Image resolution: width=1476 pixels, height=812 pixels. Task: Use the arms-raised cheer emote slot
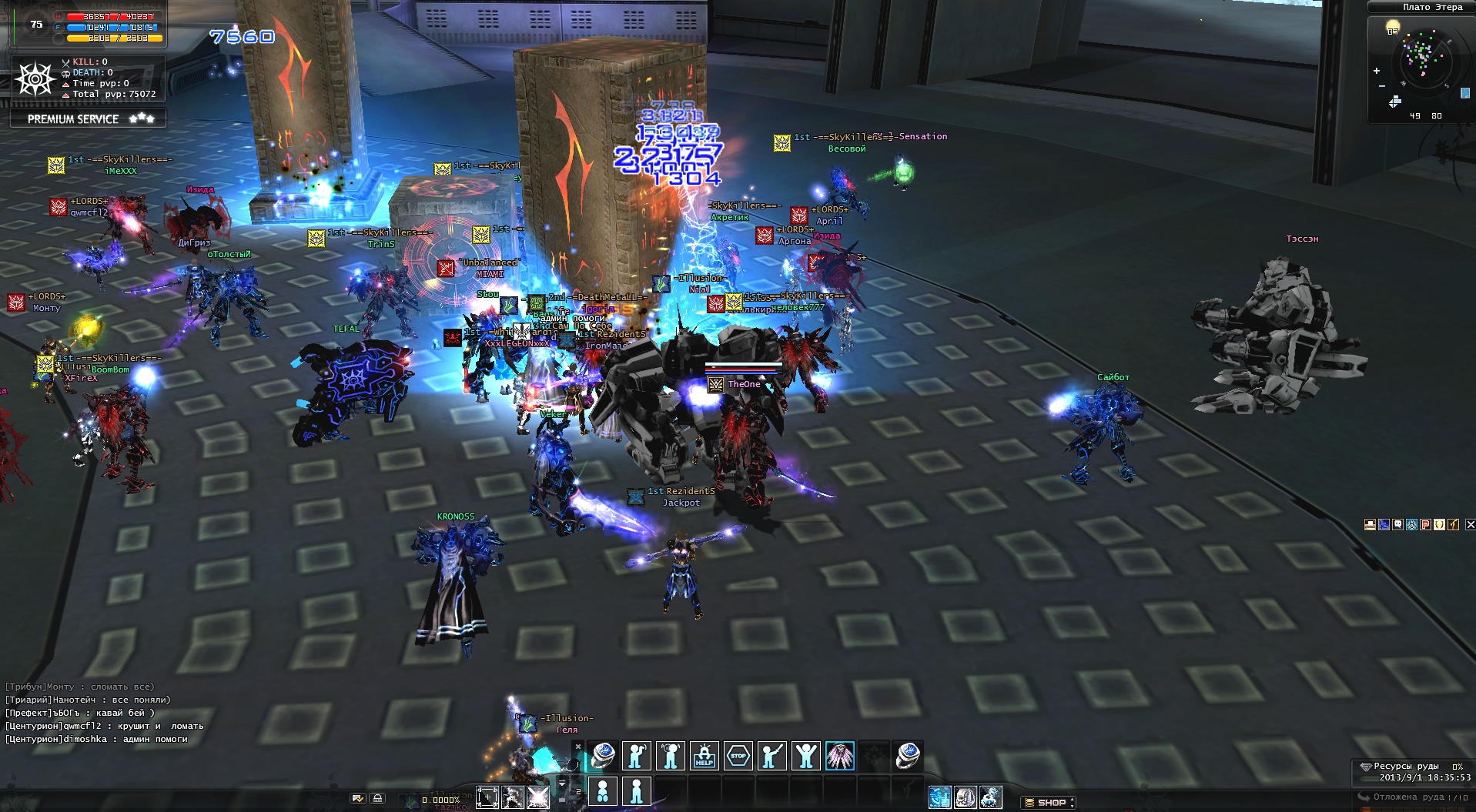[x=805, y=756]
